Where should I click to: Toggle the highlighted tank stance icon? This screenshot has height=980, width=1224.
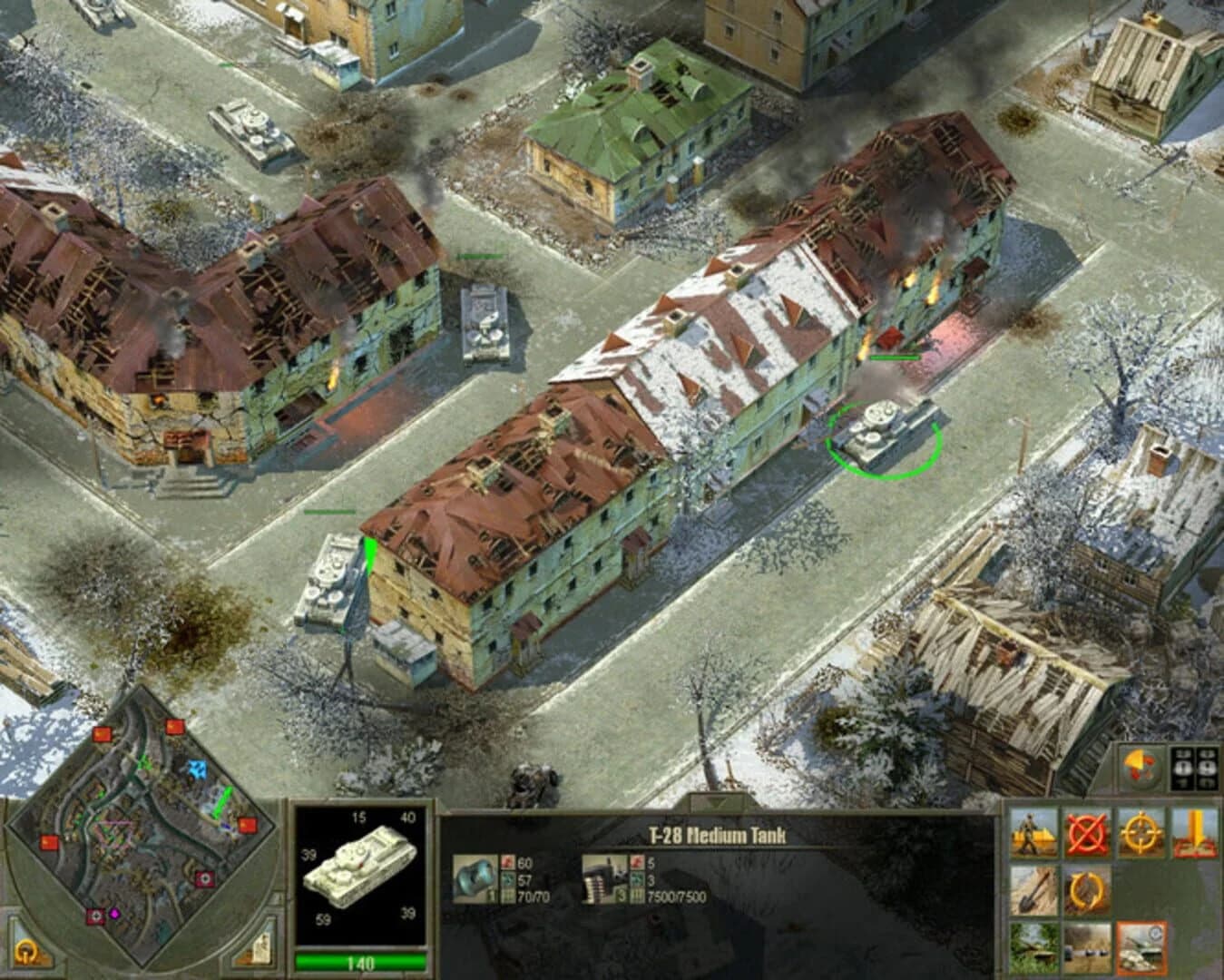(1141, 947)
